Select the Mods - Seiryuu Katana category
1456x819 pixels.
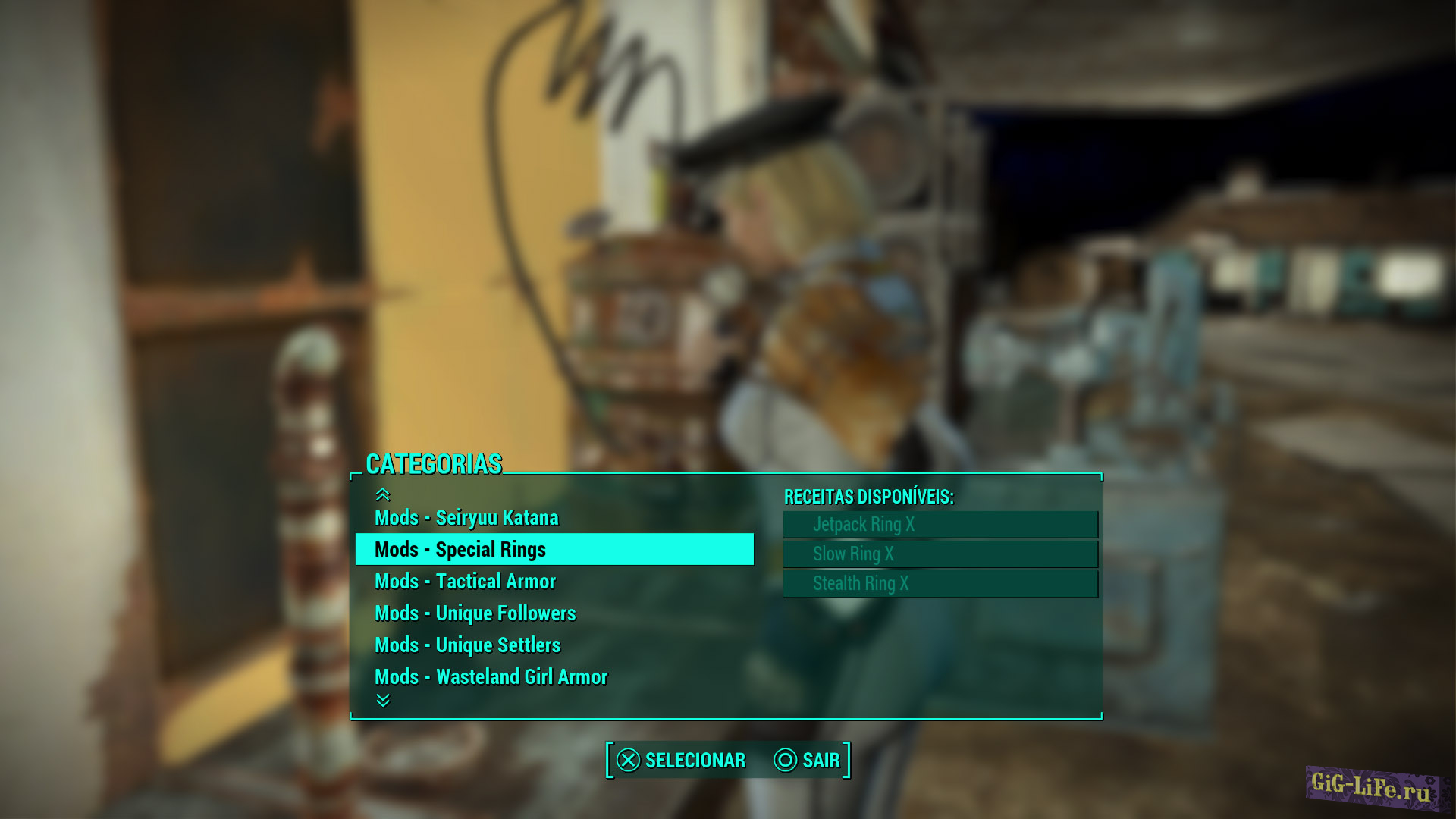(x=468, y=518)
